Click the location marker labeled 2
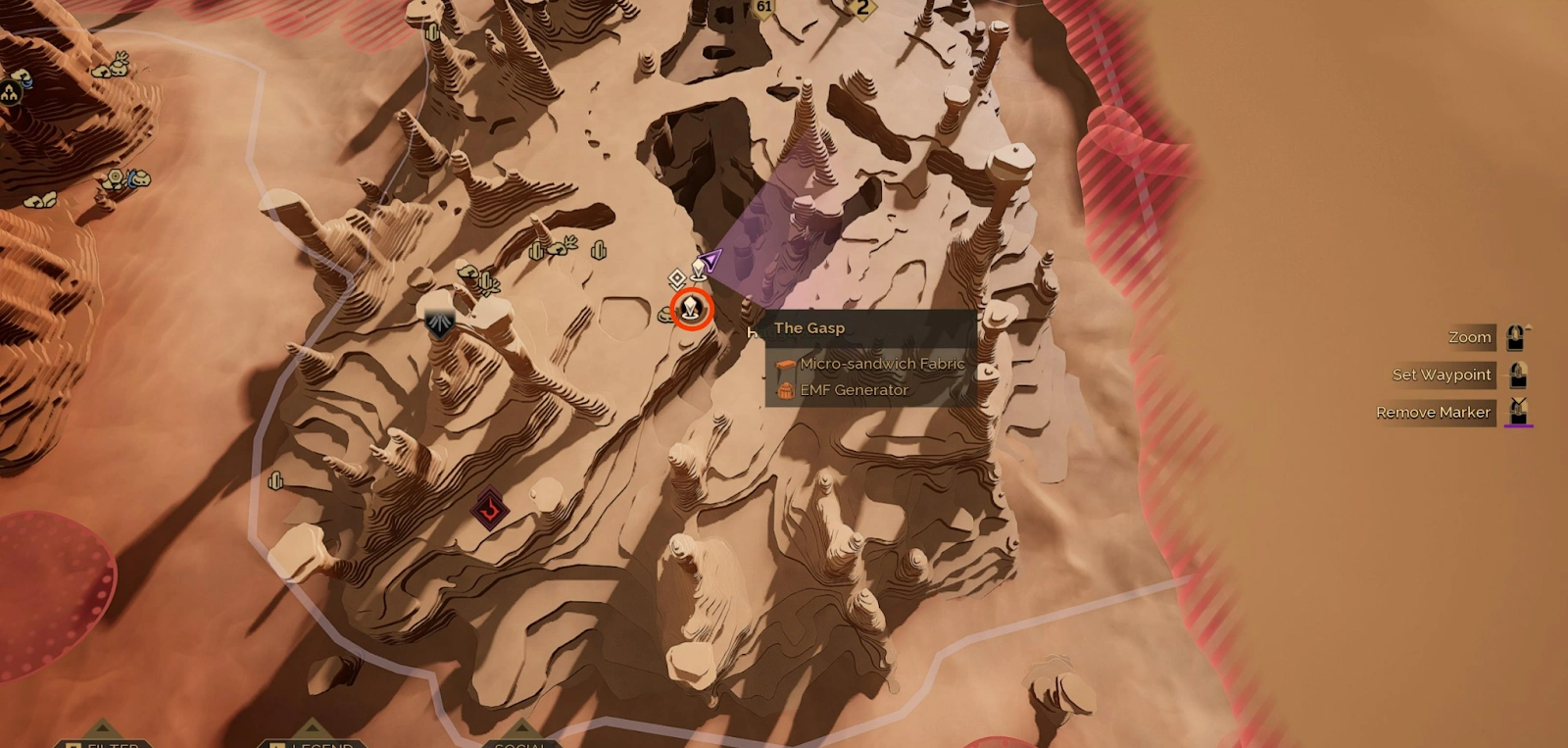This screenshot has width=1568, height=748. (860, 8)
